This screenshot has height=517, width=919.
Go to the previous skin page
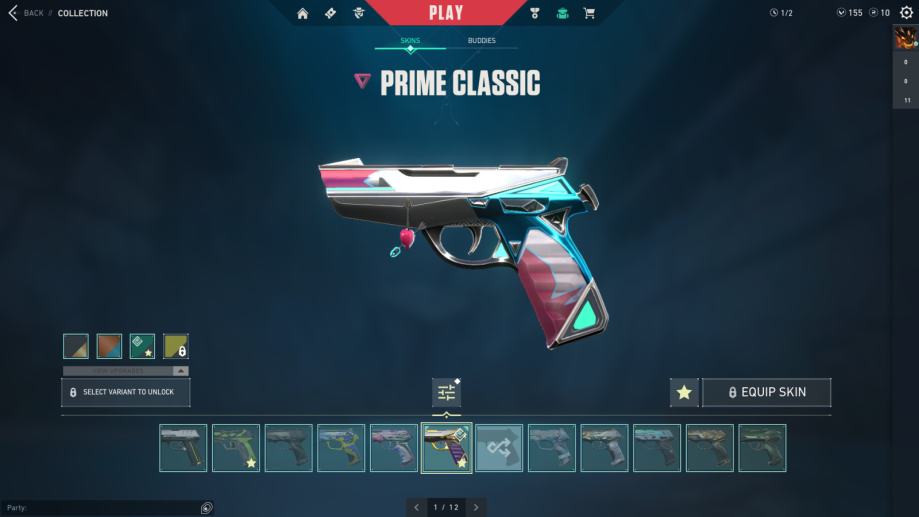click(x=416, y=507)
